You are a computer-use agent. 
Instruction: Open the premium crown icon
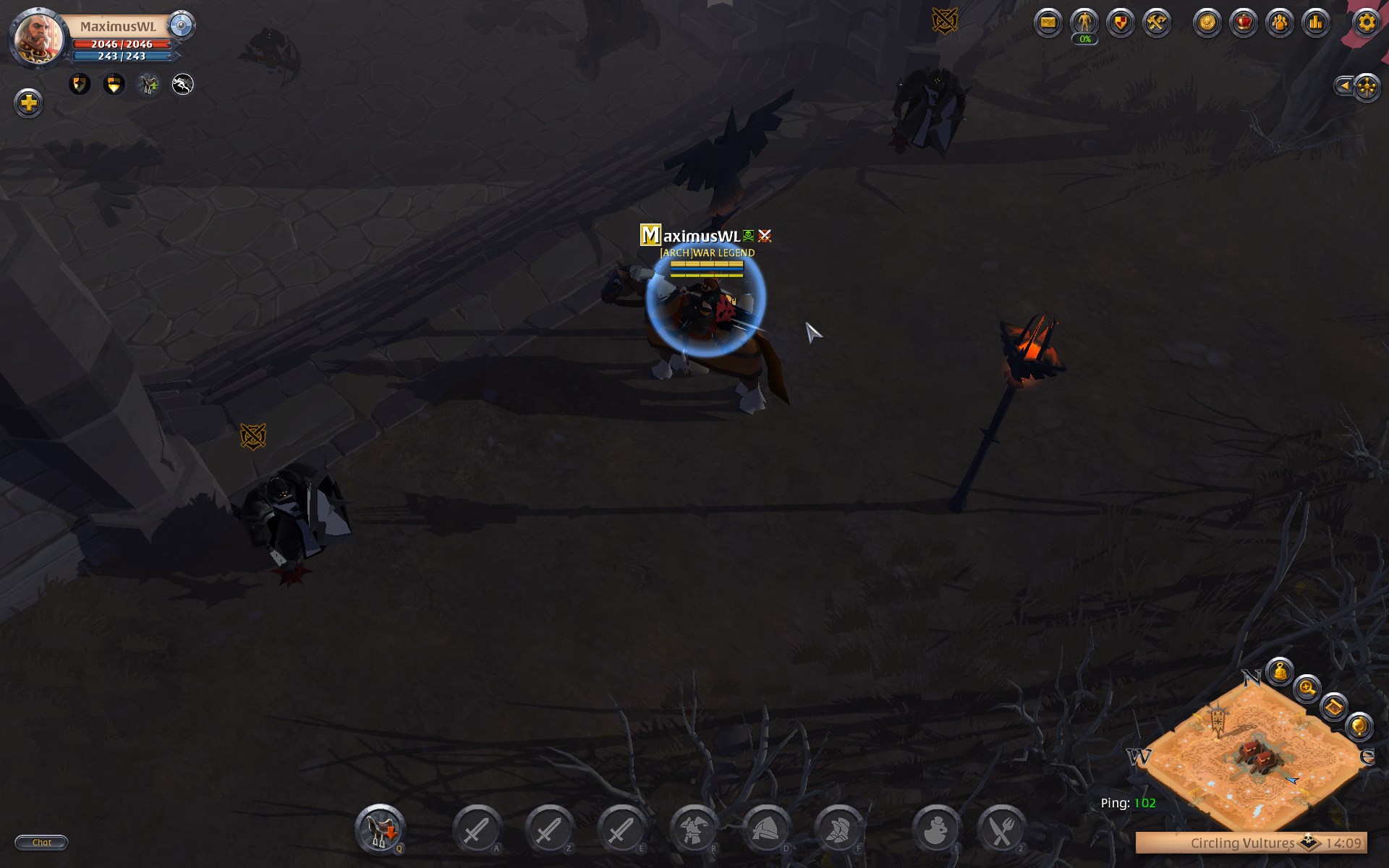click(1243, 22)
